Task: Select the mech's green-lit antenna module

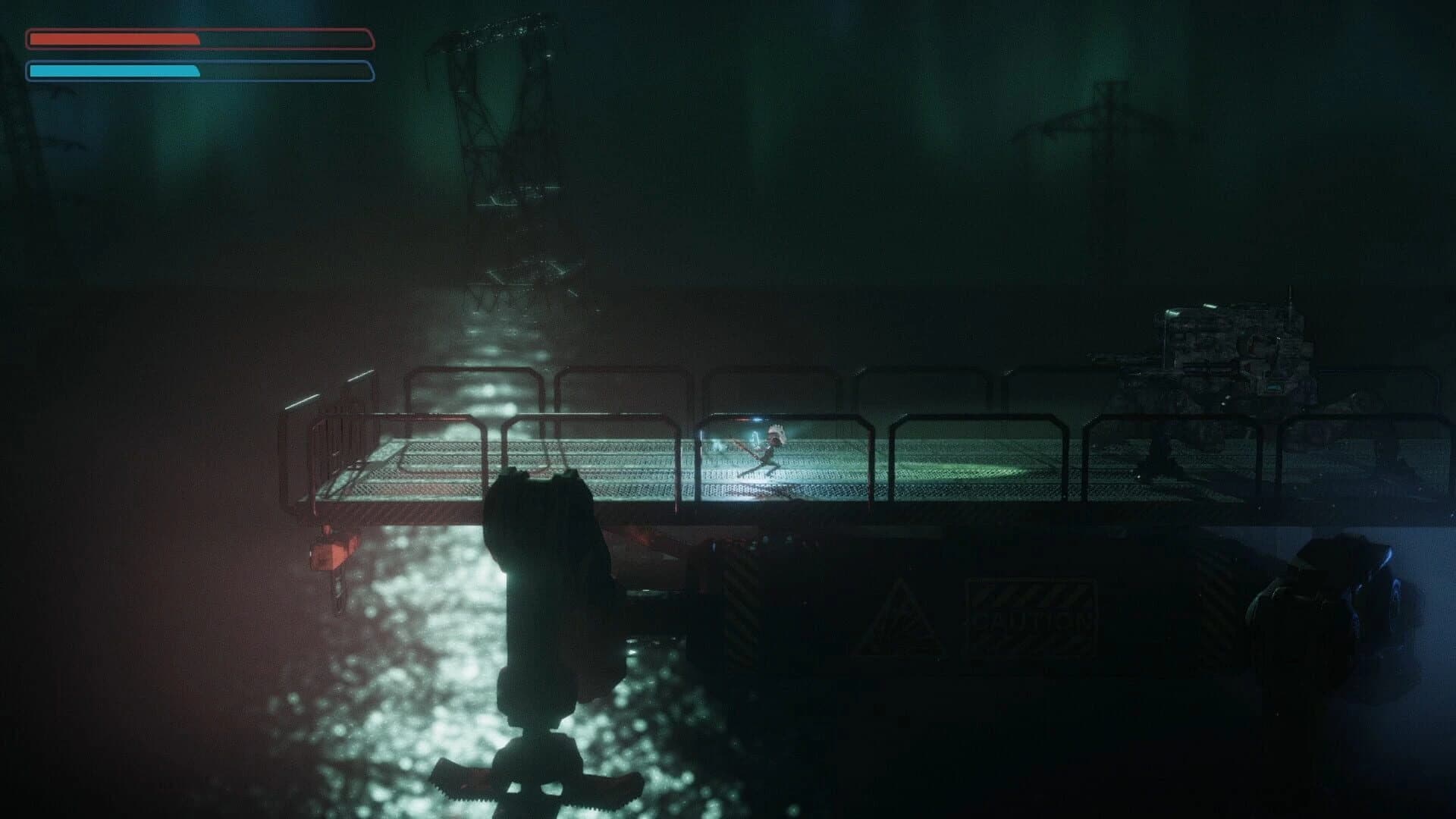Action: pyautogui.click(x=1172, y=312)
